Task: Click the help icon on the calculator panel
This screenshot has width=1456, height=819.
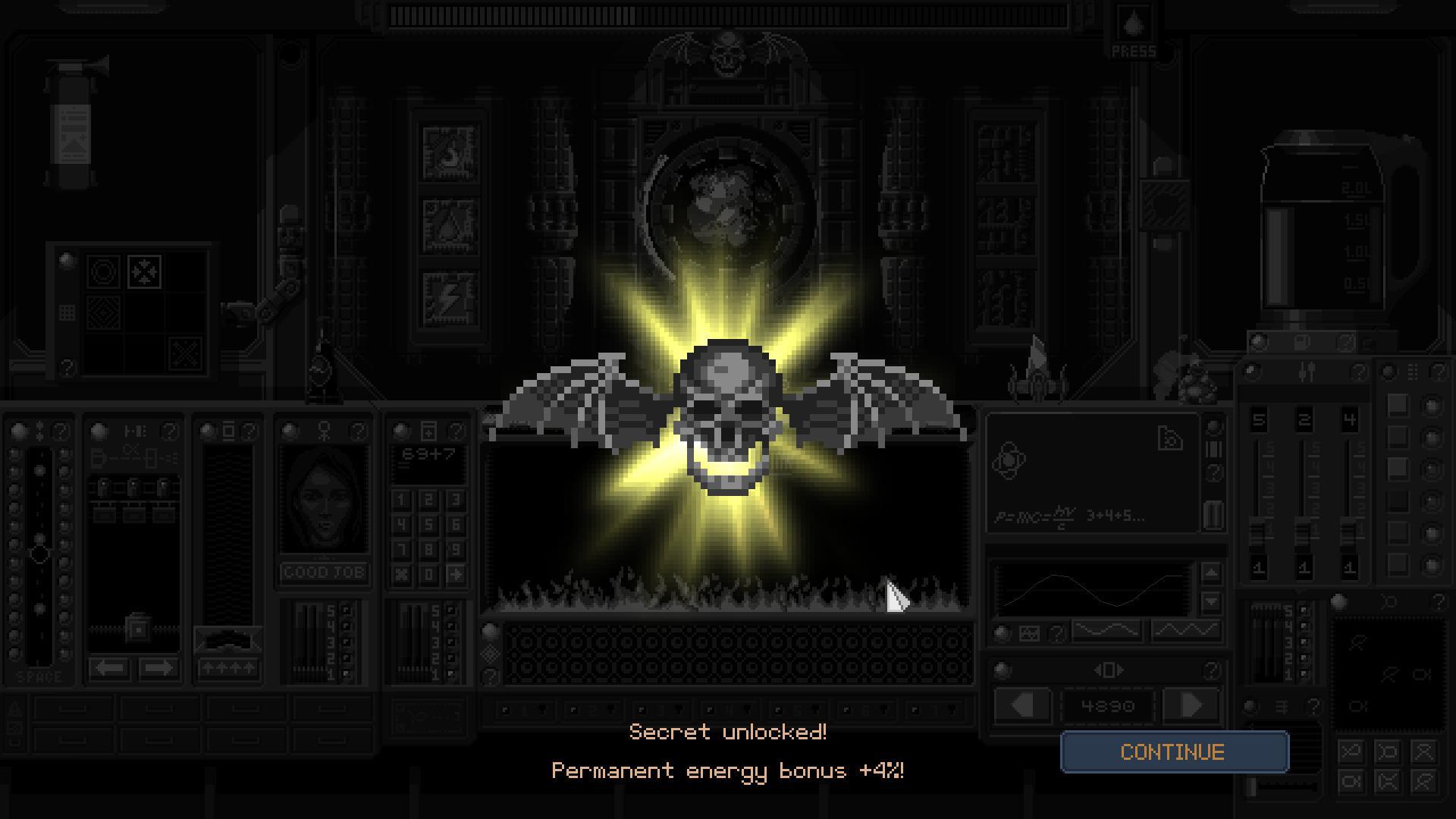Action: (456, 430)
